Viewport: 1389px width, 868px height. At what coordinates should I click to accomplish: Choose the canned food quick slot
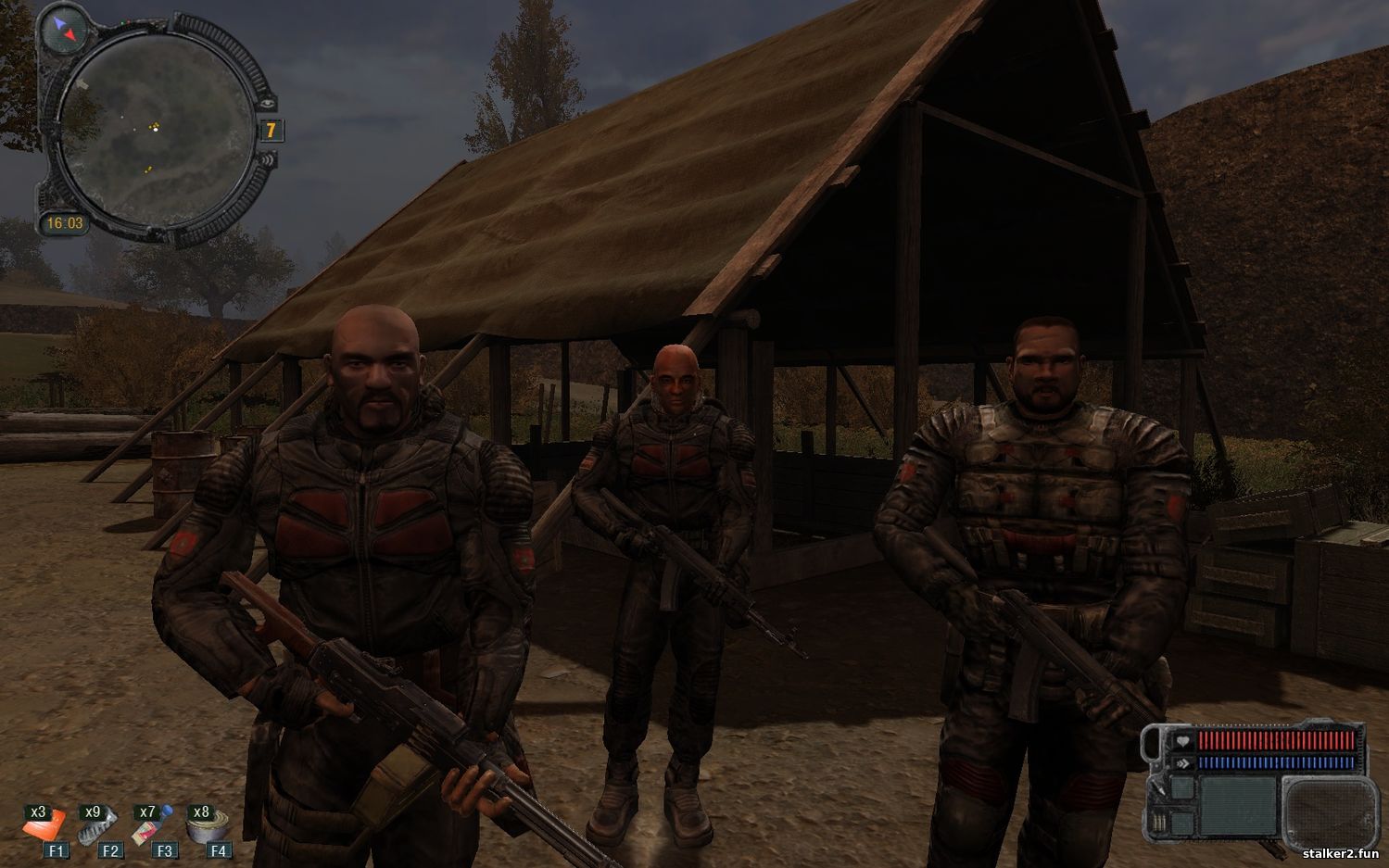point(207,825)
